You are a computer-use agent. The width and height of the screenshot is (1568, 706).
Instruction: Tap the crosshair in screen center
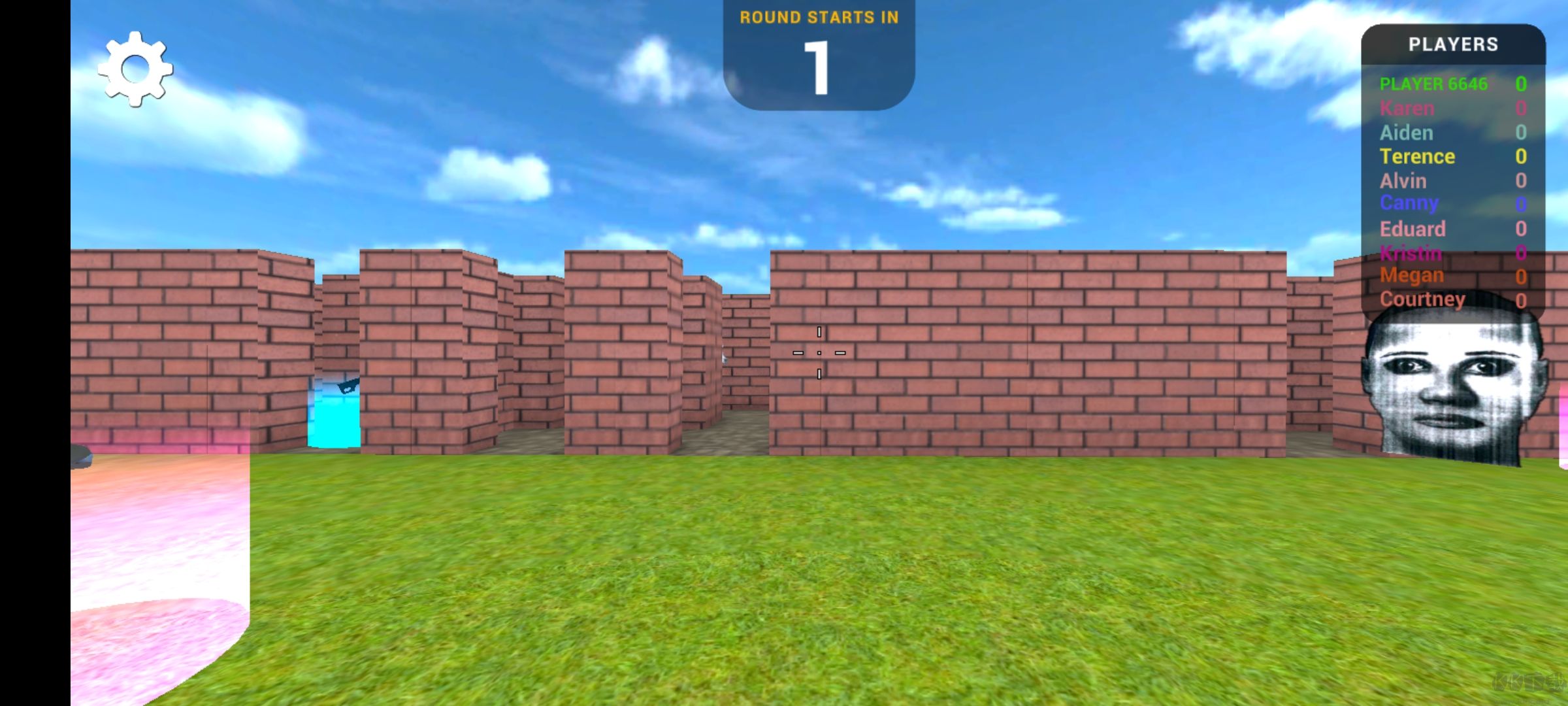[x=819, y=353]
